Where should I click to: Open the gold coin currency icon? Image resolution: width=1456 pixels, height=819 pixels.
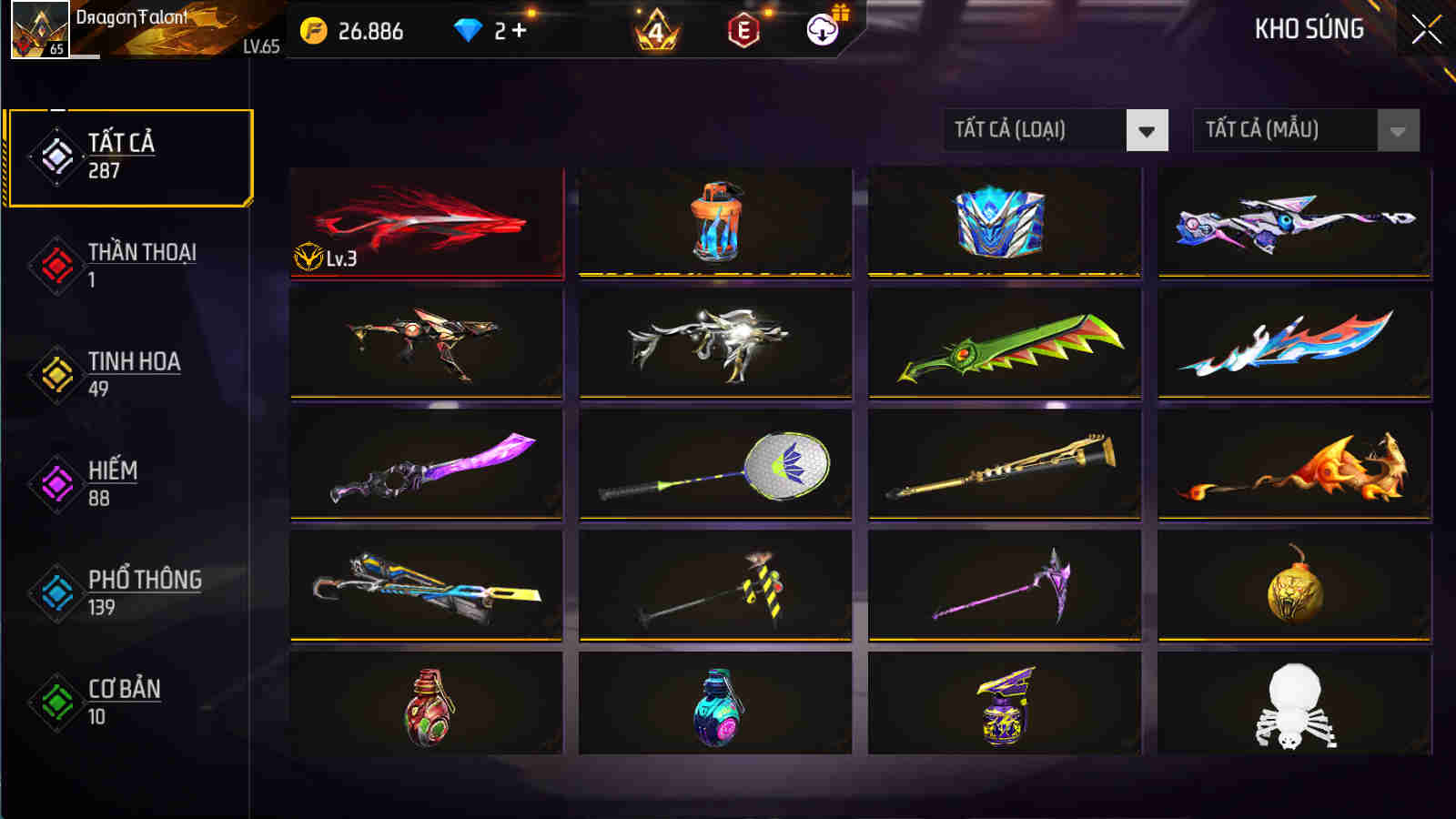(x=312, y=30)
